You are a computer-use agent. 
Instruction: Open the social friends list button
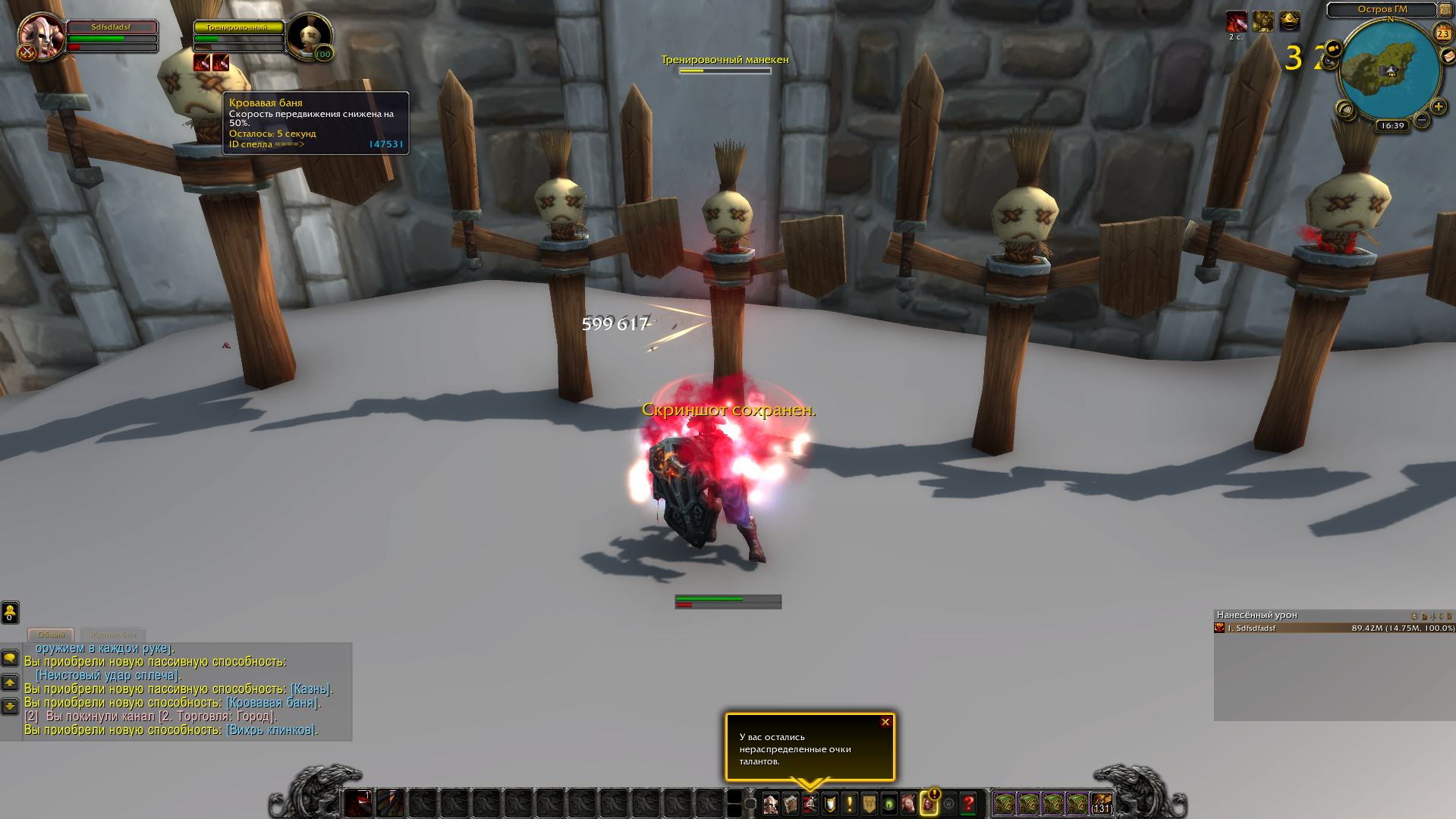pyautogui.click(x=10, y=612)
